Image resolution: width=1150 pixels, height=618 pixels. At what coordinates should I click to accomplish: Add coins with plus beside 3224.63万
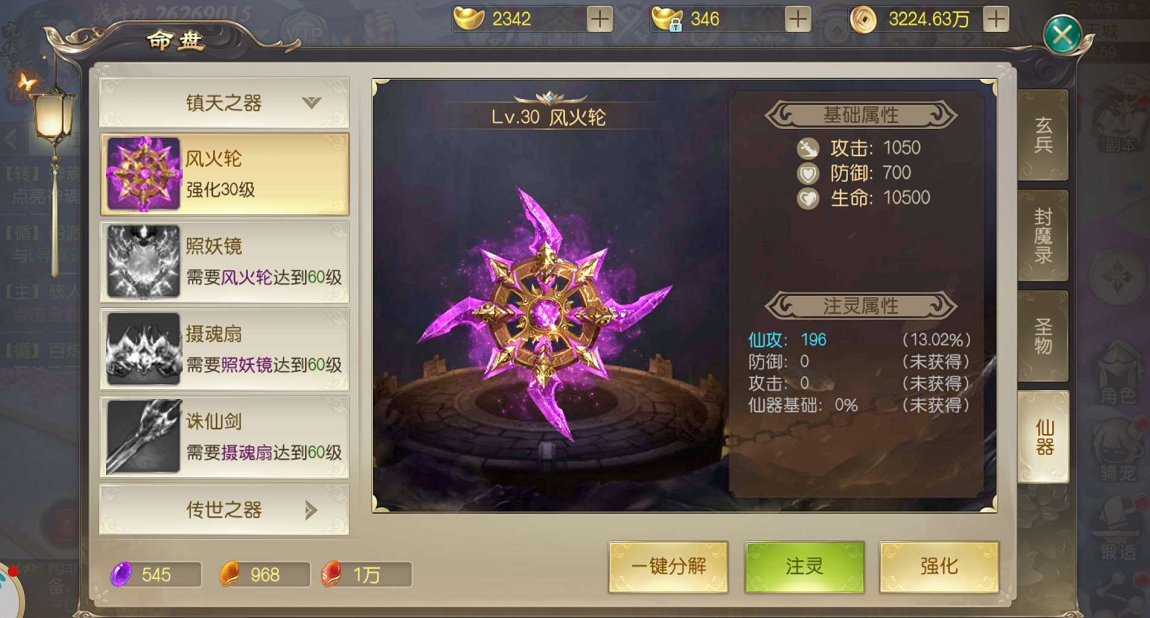[x=996, y=19]
